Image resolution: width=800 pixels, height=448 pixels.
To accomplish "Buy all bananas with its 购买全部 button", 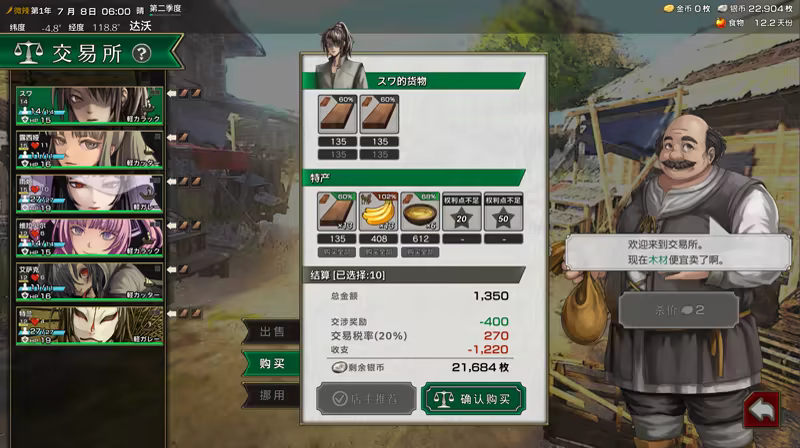I will click(x=376, y=252).
